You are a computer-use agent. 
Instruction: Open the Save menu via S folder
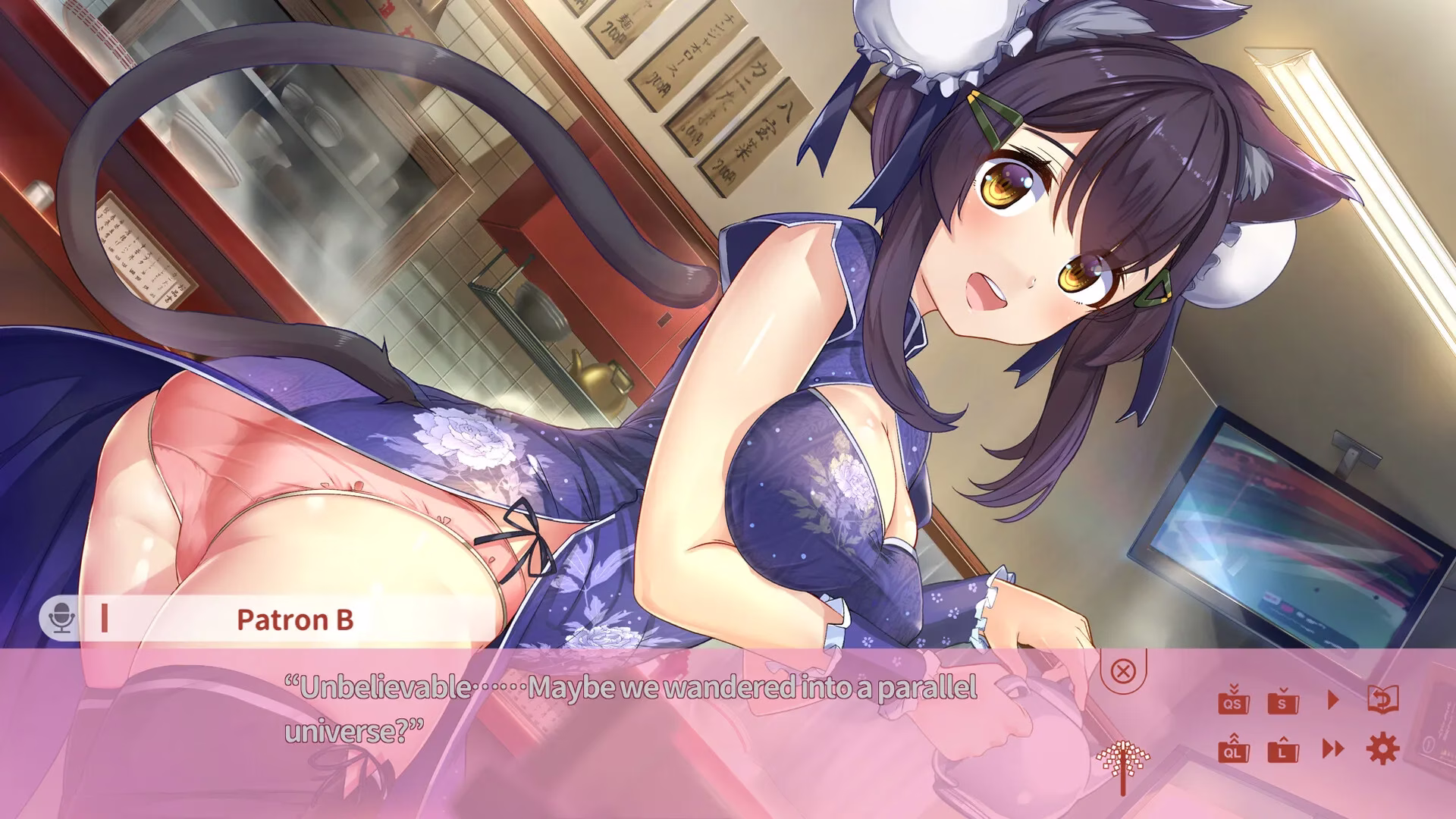[1282, 700]
